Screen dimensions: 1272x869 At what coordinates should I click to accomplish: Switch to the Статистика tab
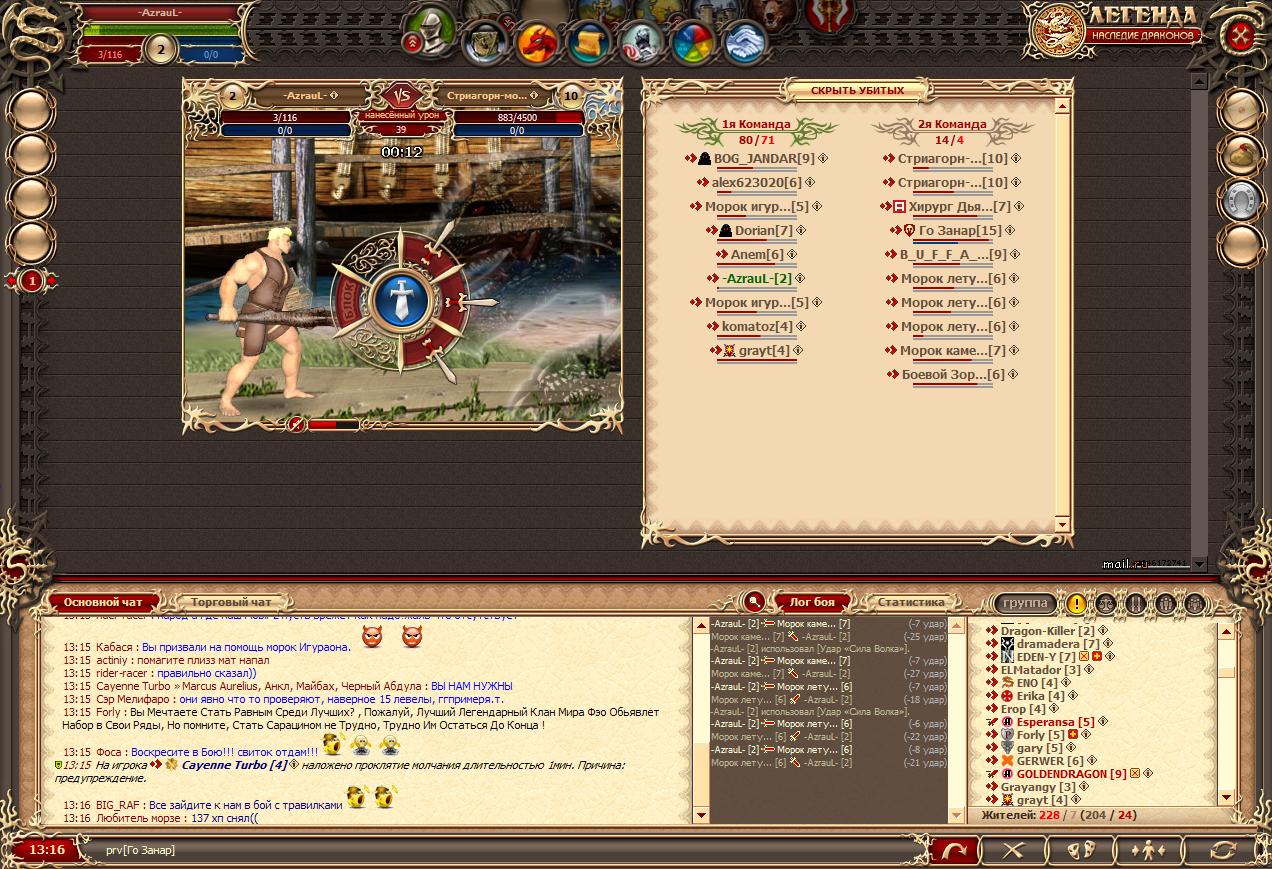click(910, 602)
